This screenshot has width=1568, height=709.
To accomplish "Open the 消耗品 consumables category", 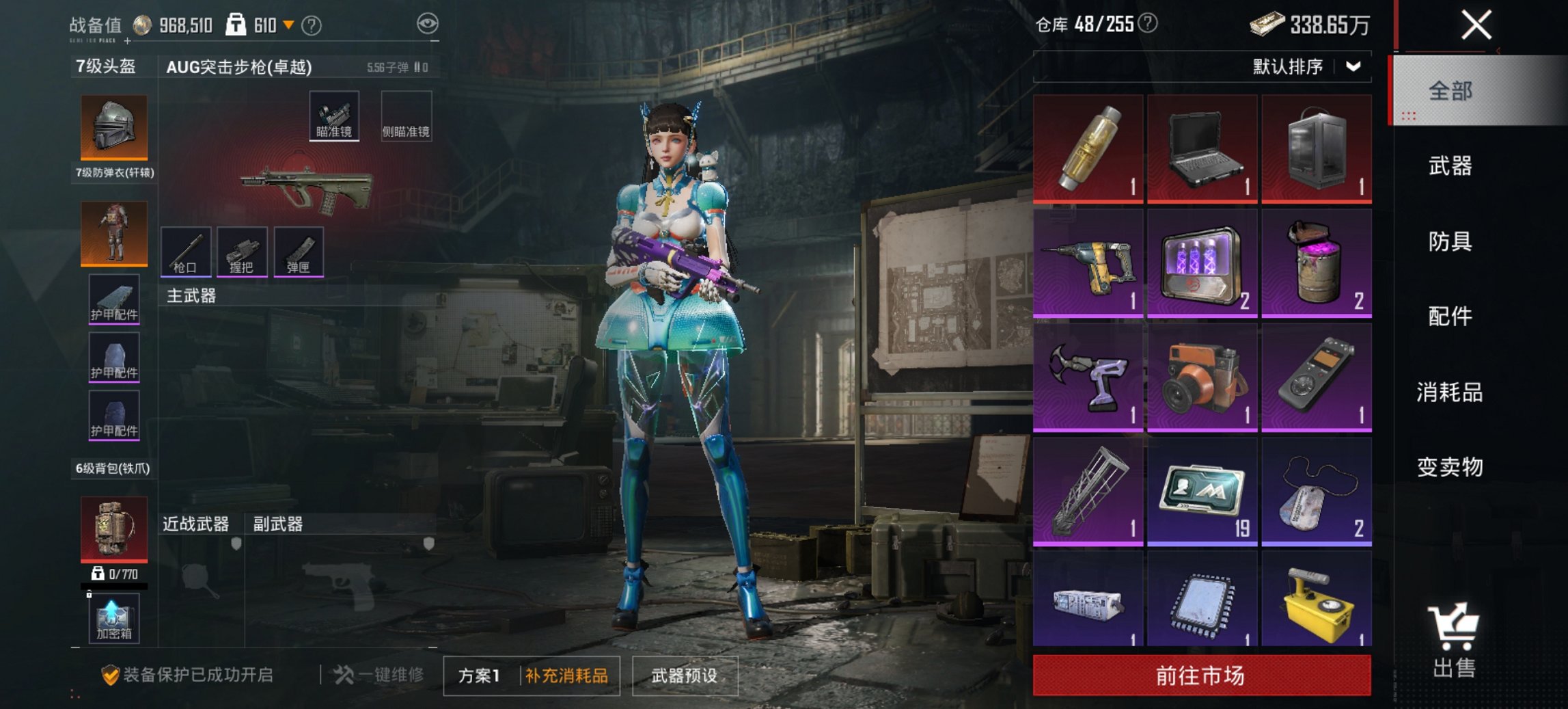I will 1452,392.
